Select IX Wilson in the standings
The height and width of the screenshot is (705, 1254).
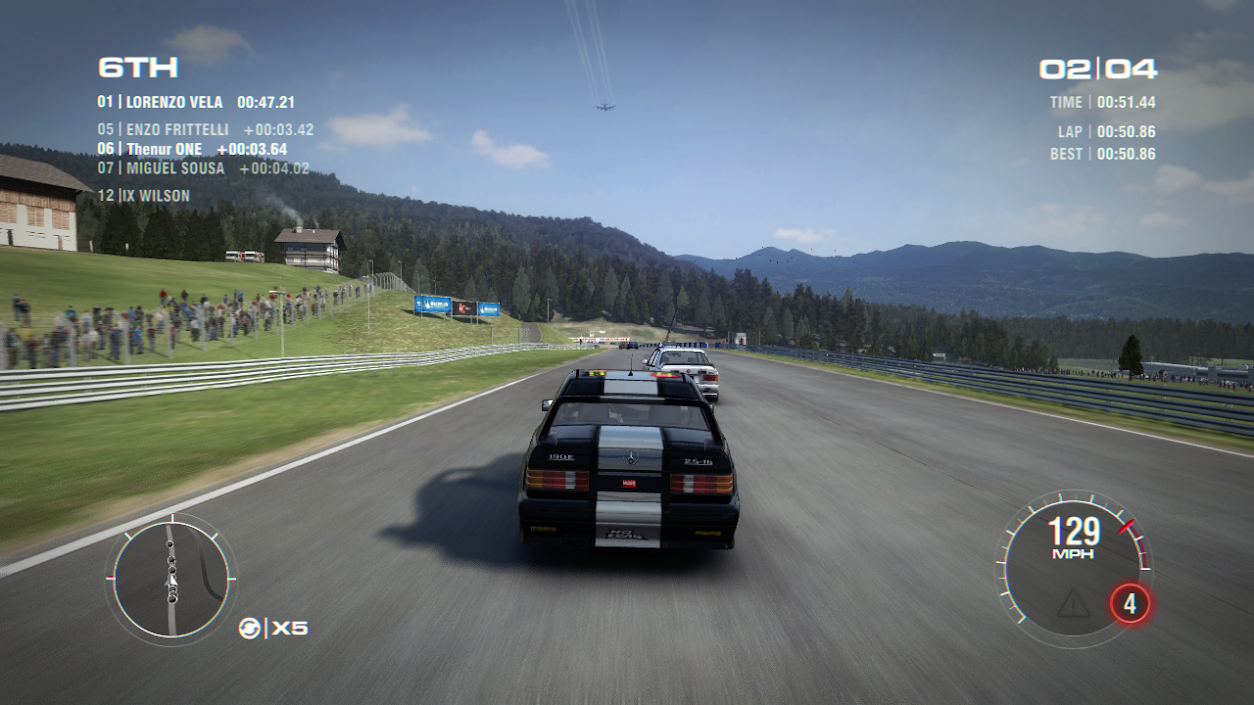[x=144, y=195]
